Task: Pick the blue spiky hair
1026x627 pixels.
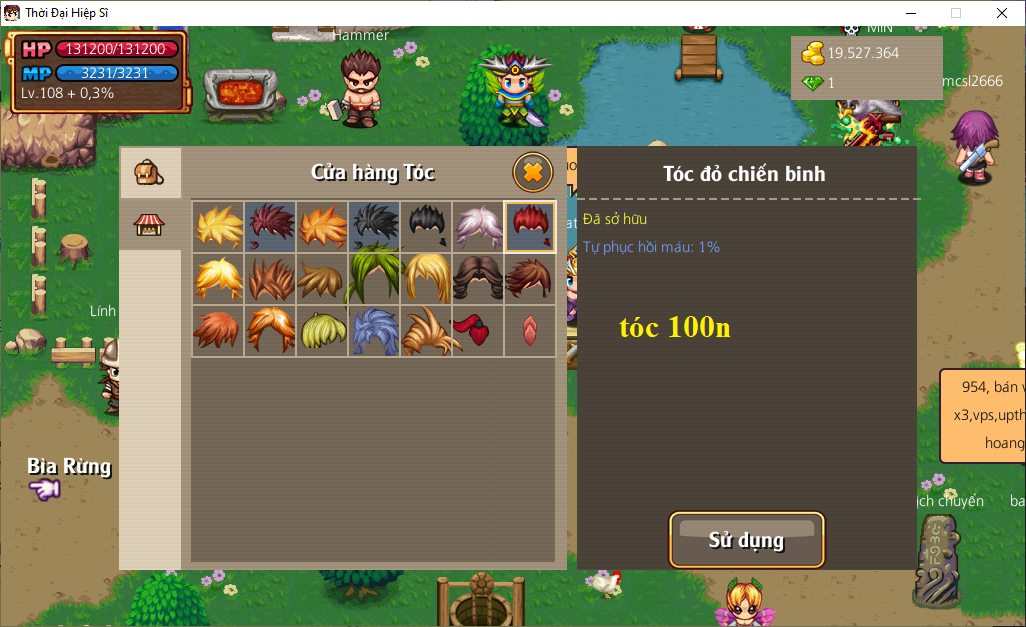Action: click(374, 330)
